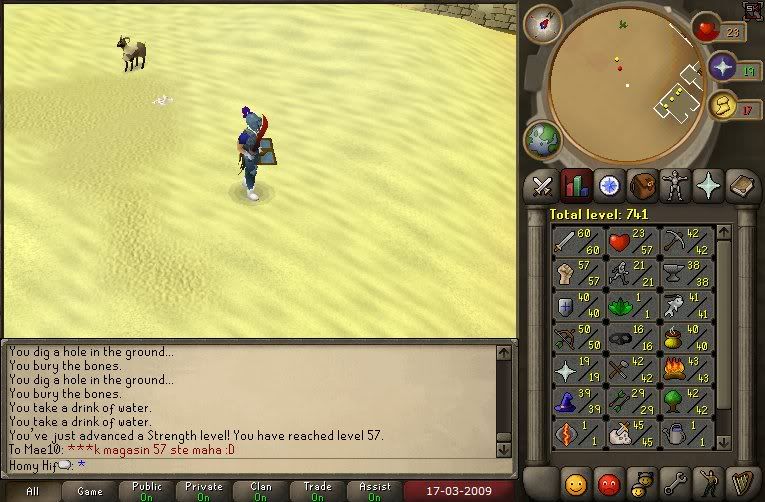Open the Combat Styles crossed-swords tab
765x502 pixels.
click(x=543, y=186)
